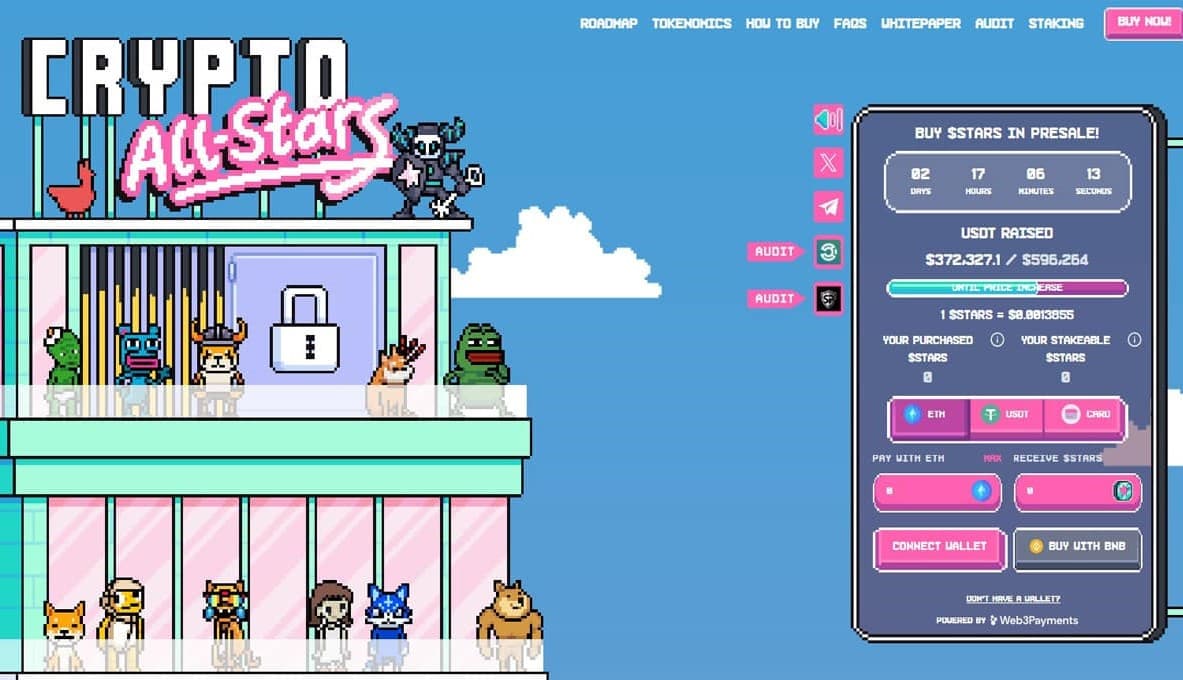This screenshot has width=1183, height=680.
Task: Open the Don't Have a Wallet link
Action: (x=1013, y=599)
